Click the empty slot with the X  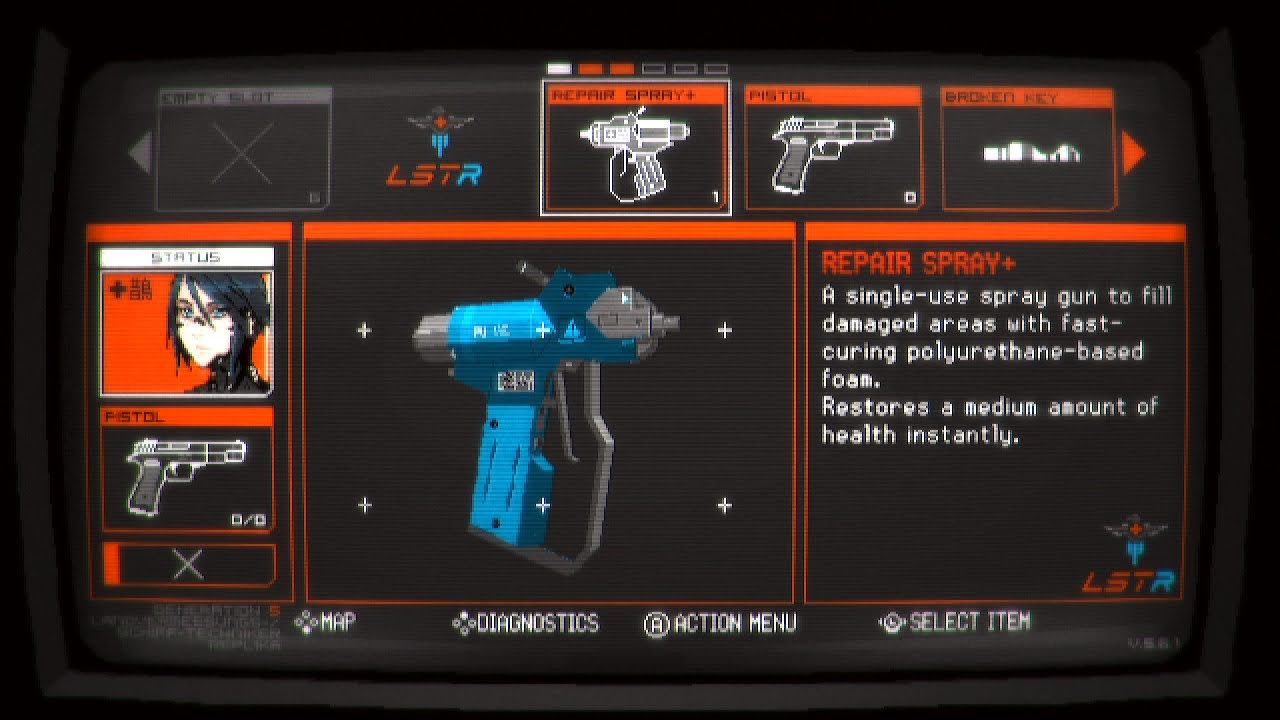(x=244, y=150)
